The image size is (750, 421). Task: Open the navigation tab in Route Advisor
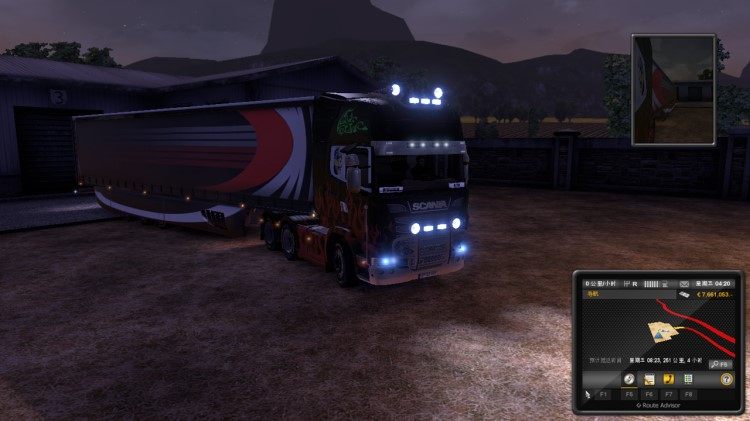click(629, 379)
